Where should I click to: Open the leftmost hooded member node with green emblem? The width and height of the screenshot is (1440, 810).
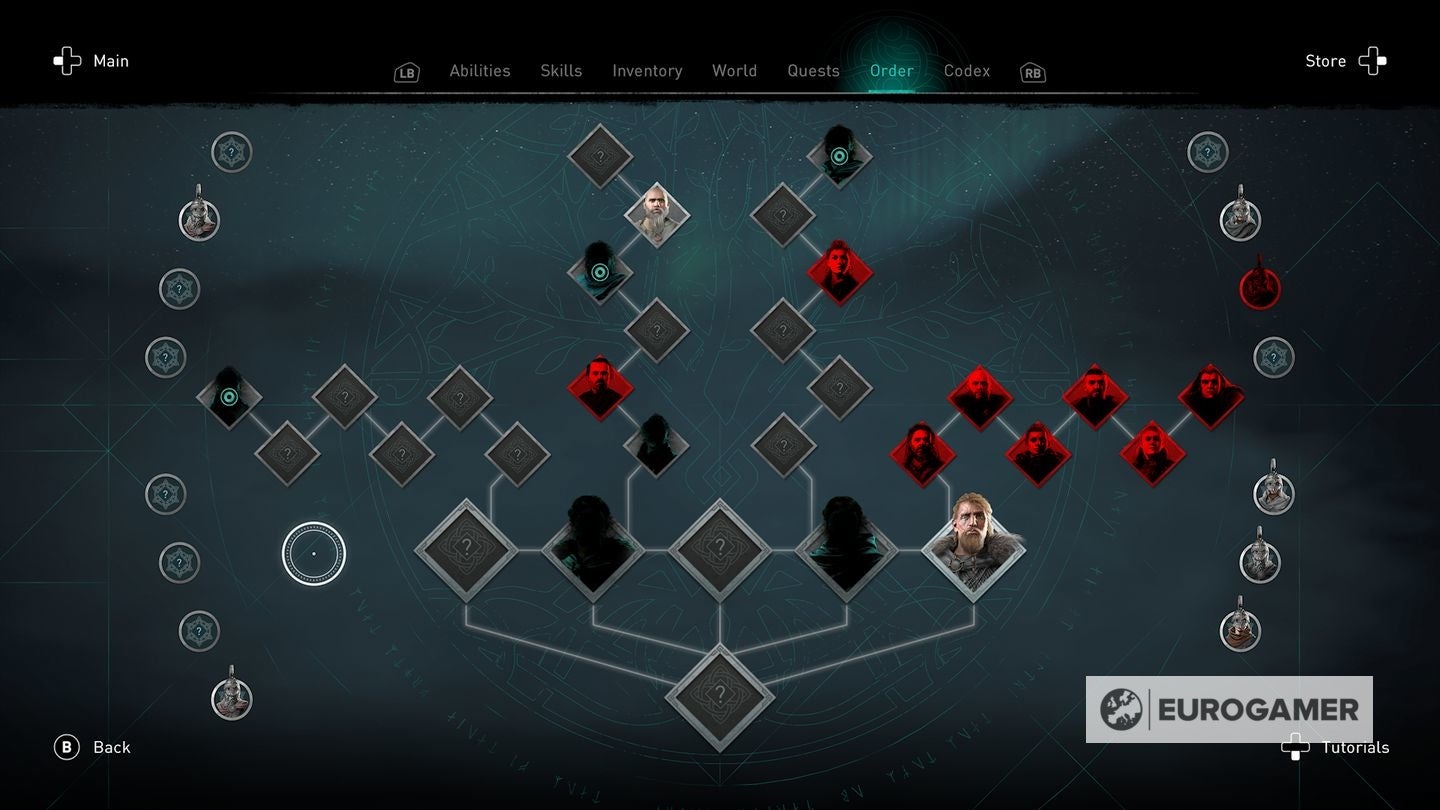pos(228,395)
